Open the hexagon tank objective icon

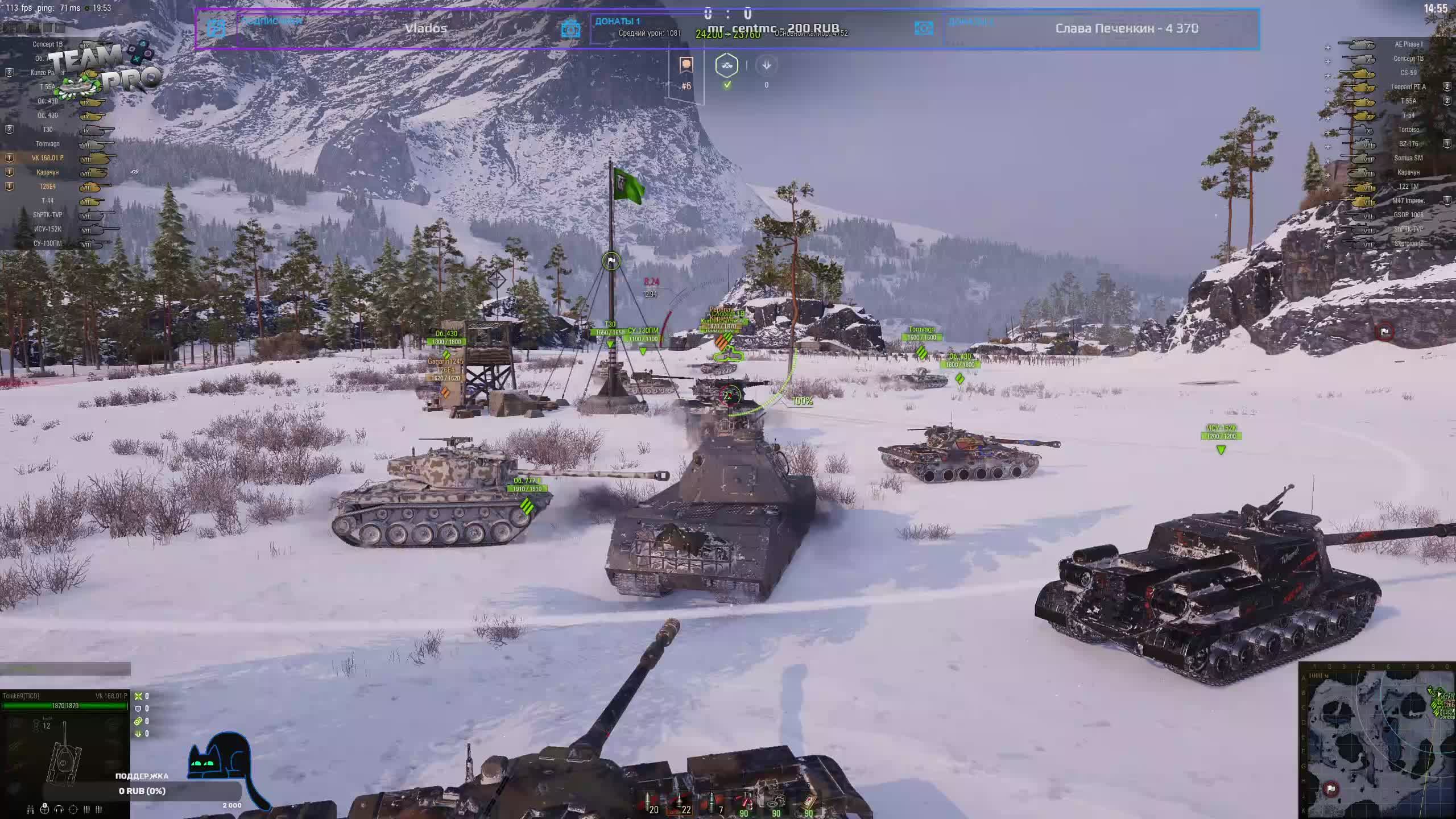[x=727, y=65]
